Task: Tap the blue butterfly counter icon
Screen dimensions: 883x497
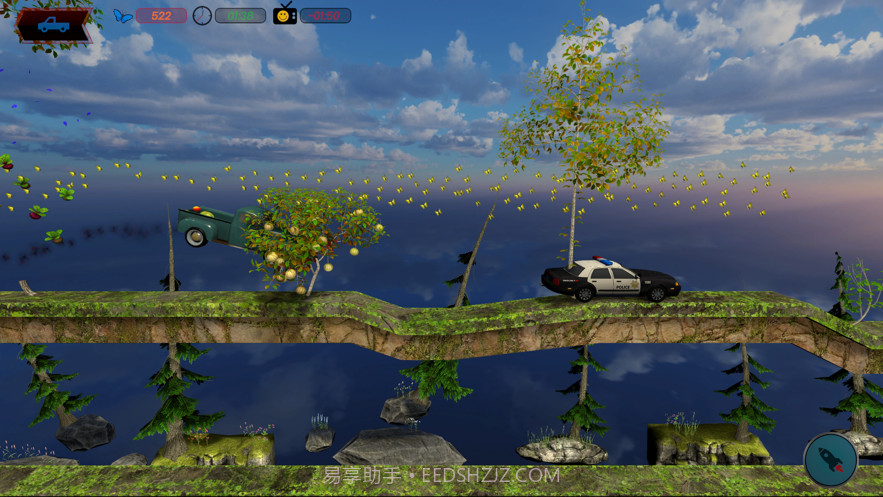Action: coord(123,16)
